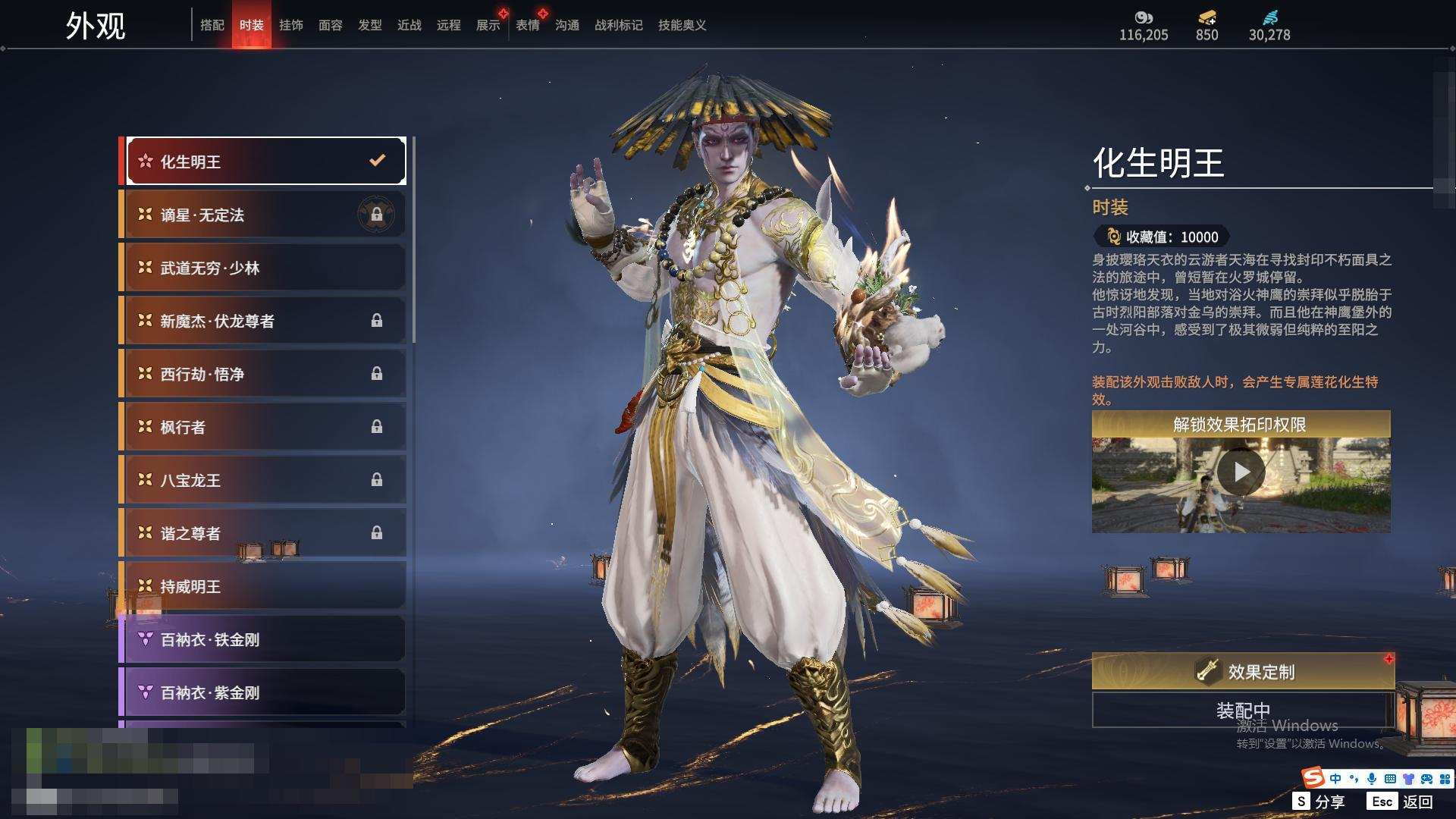This screenshot has height=819, width=1456.
Task: Play the outfit effect preview video
Action: click(x=1241, y=472)
